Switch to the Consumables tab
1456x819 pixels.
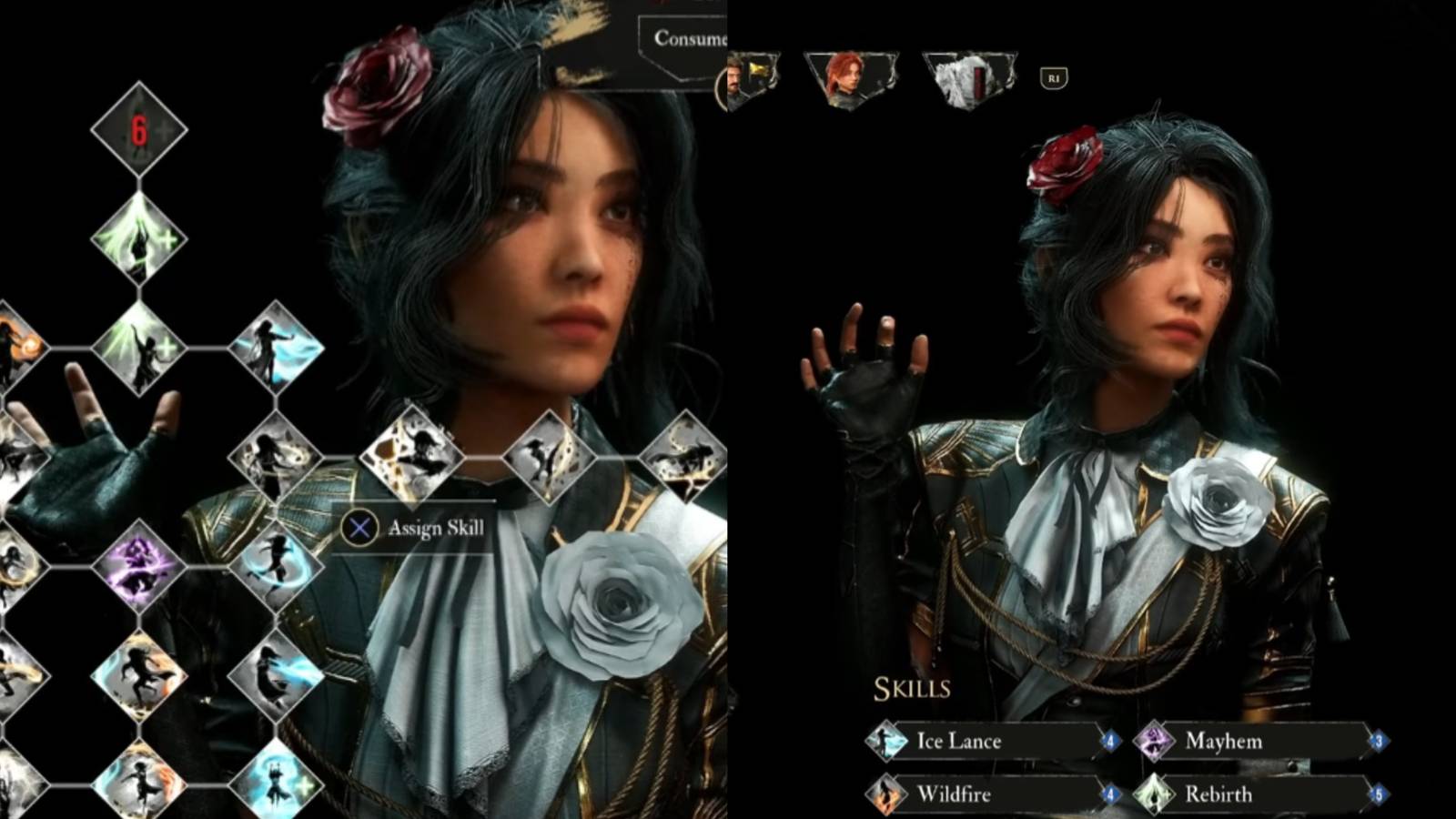[x=692, y=38]
